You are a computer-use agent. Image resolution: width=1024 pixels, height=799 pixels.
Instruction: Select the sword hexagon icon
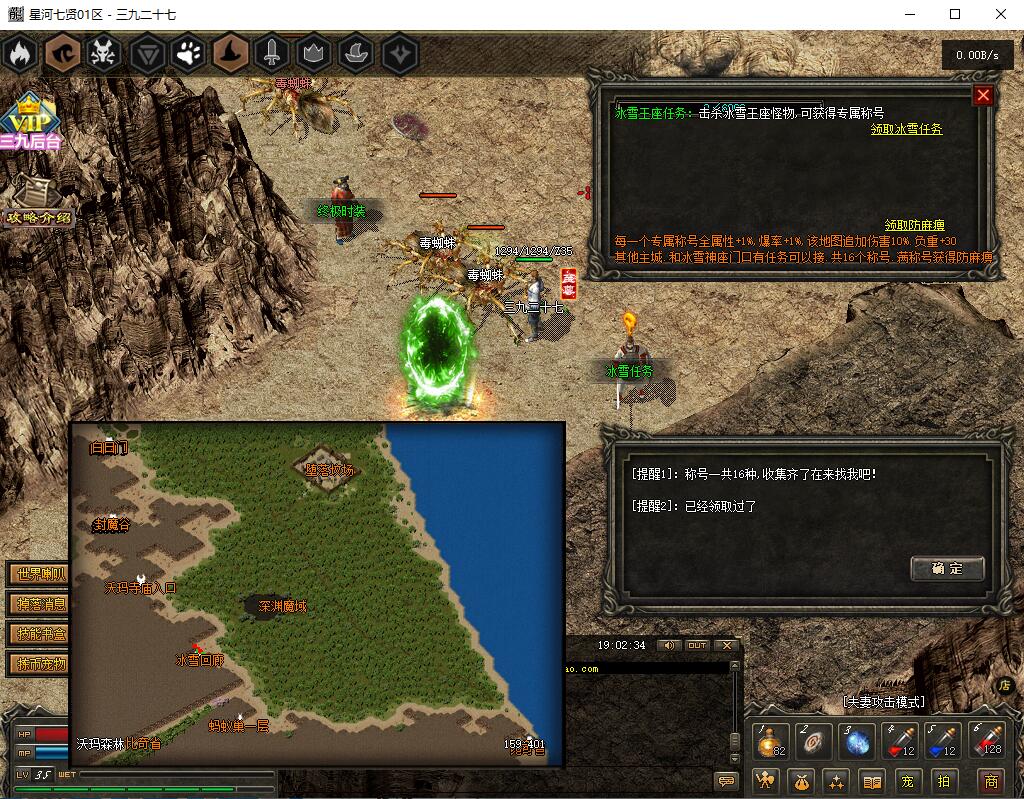[x=273, y=54]
